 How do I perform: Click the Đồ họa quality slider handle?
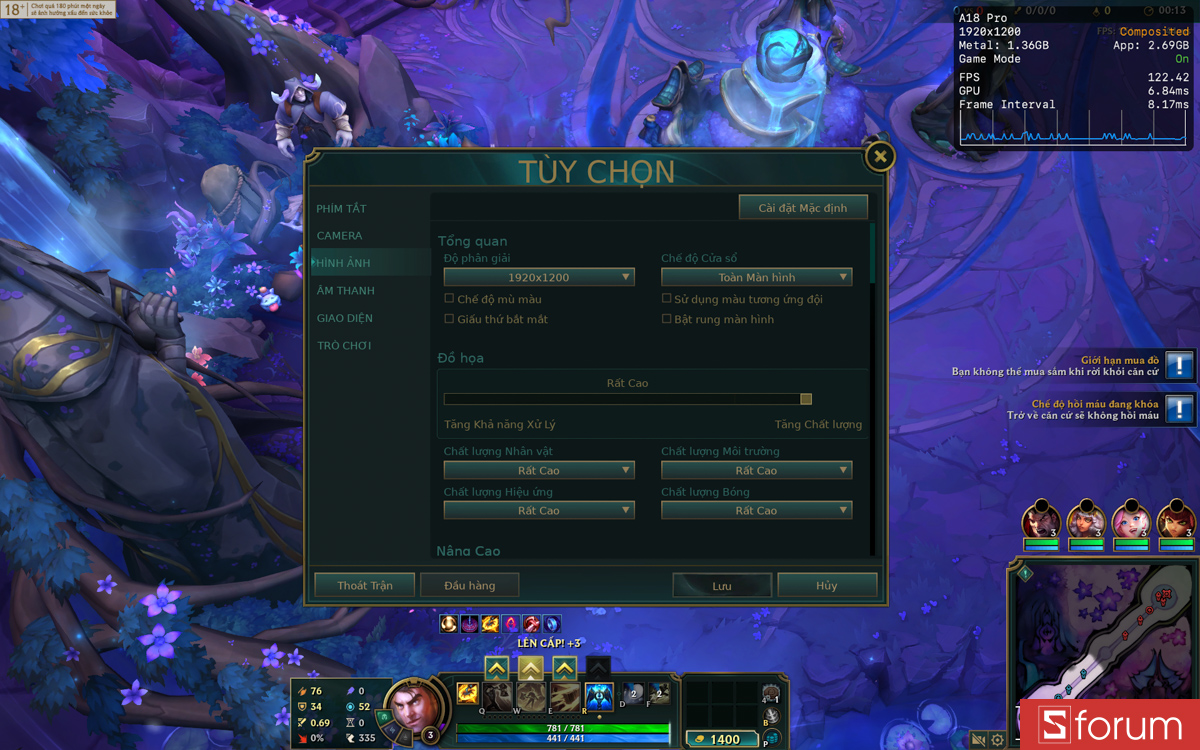click(806, 399)
